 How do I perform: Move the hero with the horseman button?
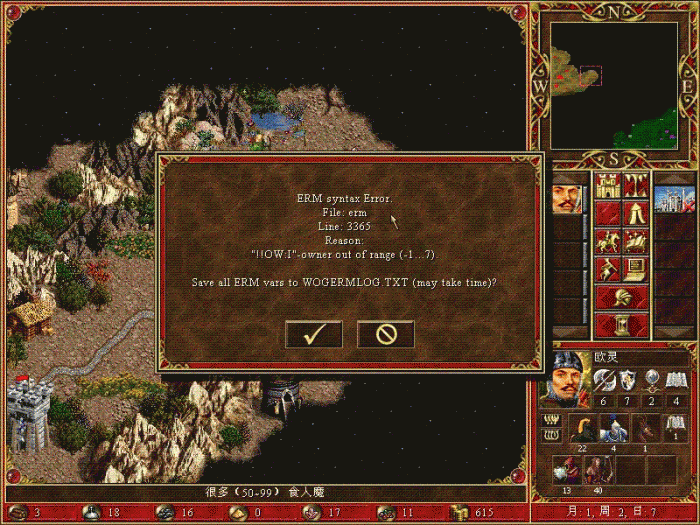pyautogui.click(x=606, y=241)
